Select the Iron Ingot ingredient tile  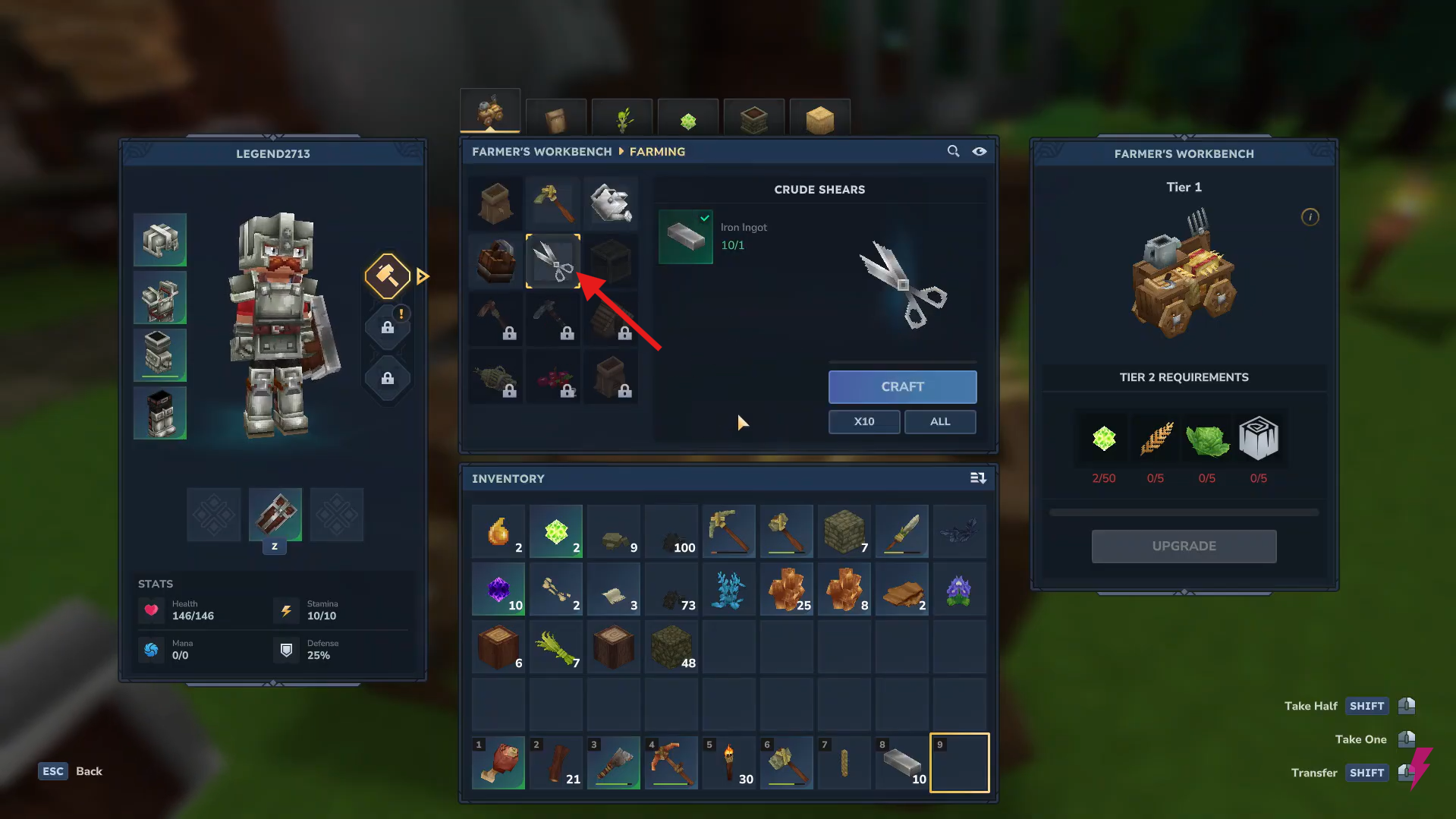685,236
